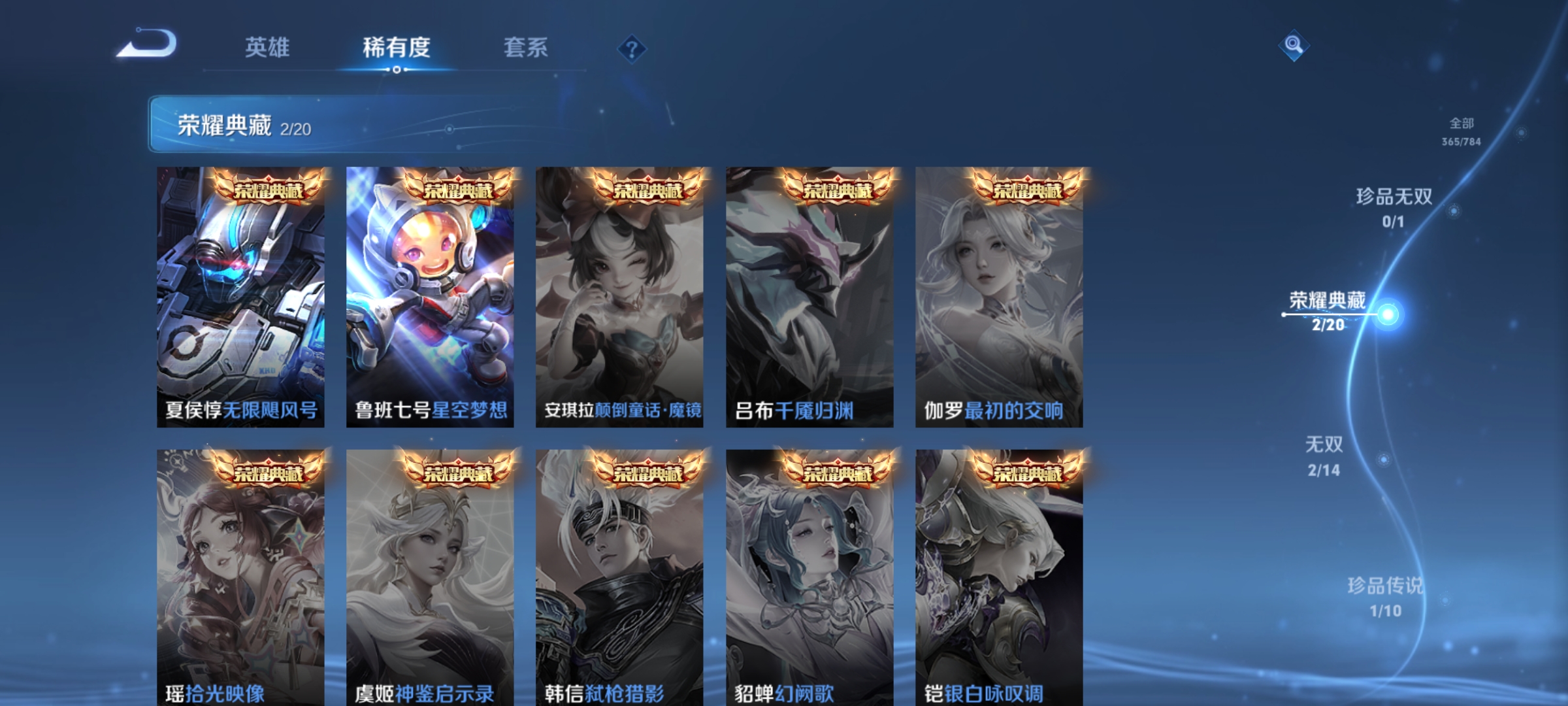Switch to the 英雄 tab

coord(267,47)
